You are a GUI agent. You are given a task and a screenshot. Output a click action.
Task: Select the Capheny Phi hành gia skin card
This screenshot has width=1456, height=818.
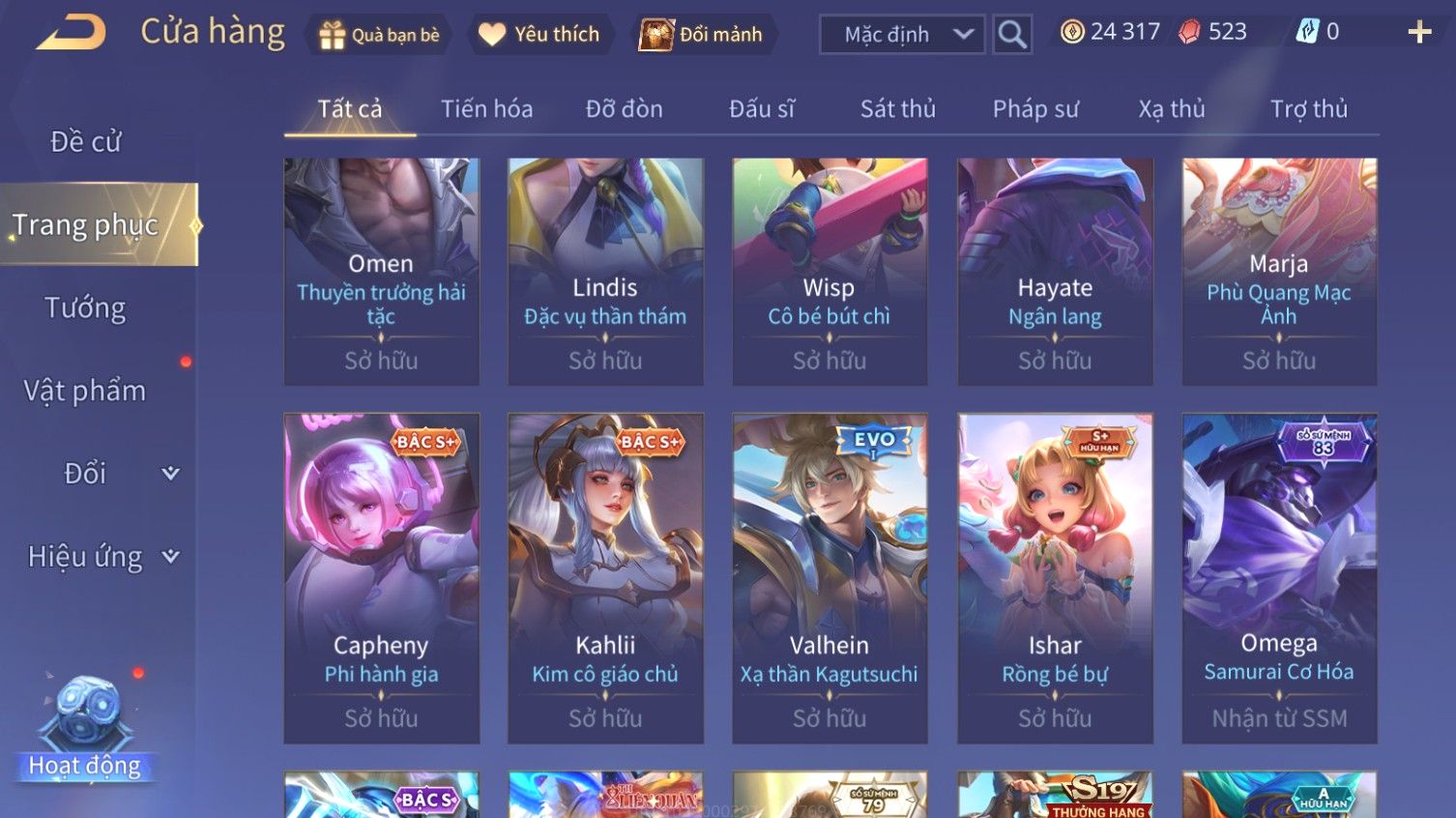[x=381, y=578]
